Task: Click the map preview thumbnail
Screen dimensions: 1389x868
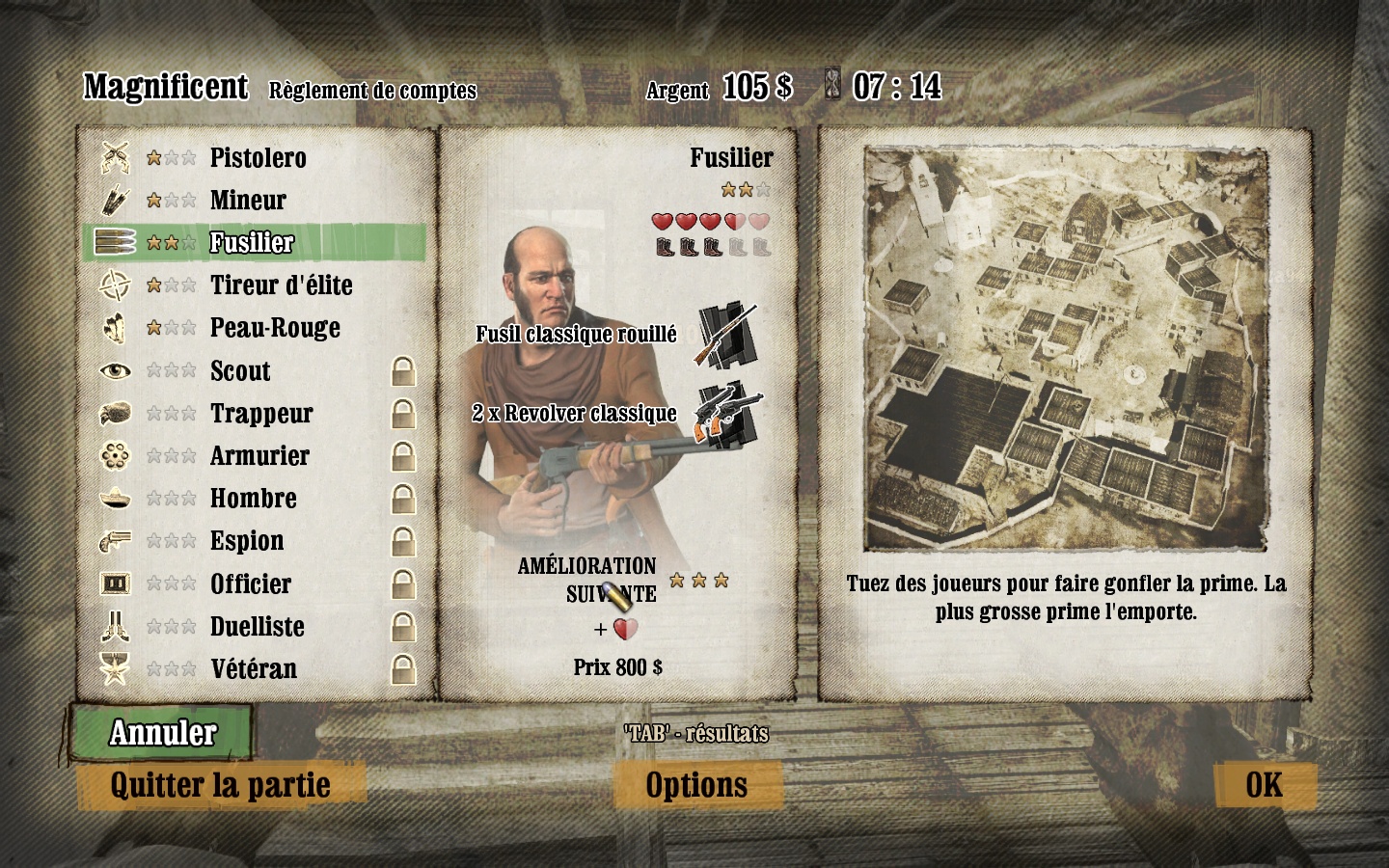Action: tap(1065, 348)
